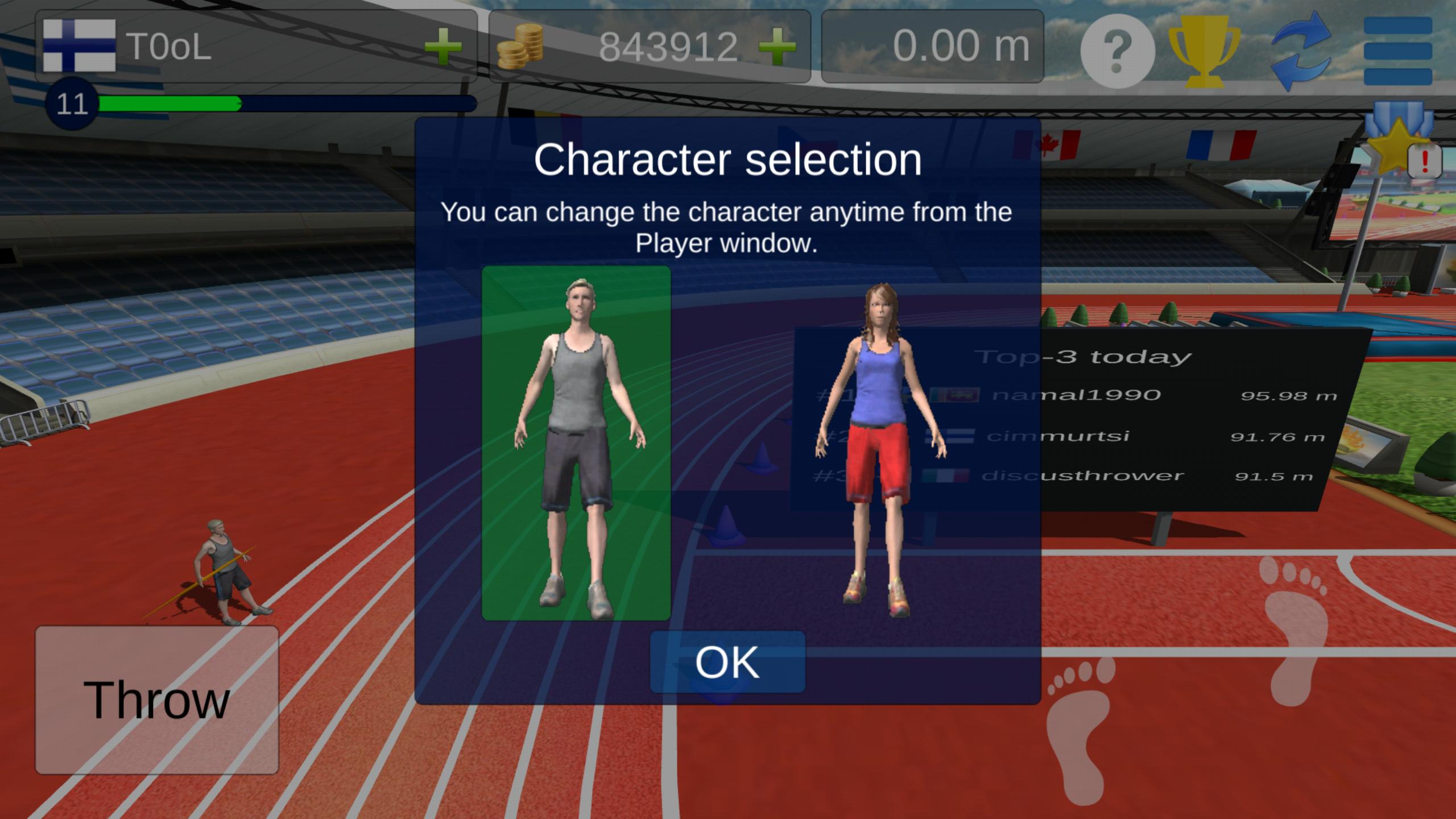Click the green plus beside player name T0oL
The height and width of the screenshot is (819, 1456).
coord(443,46)
